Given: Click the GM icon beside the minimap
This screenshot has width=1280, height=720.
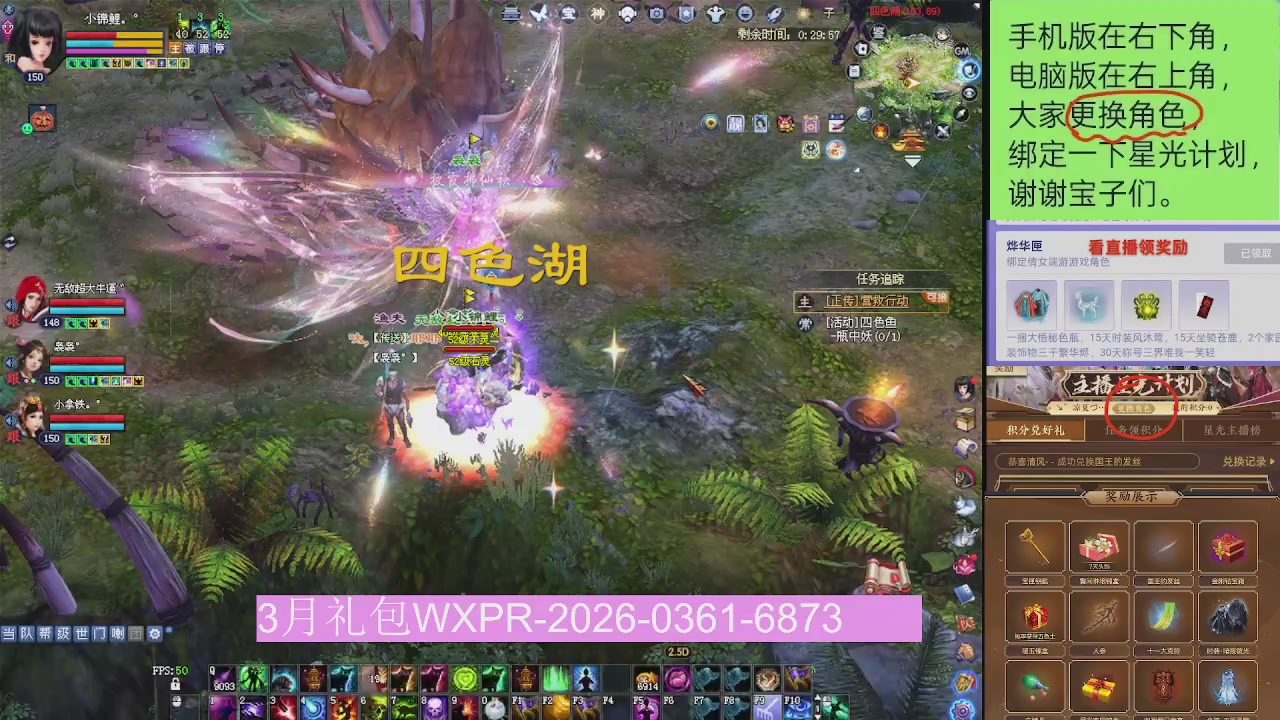Looking at the screenshot, I should click(962, 51).
